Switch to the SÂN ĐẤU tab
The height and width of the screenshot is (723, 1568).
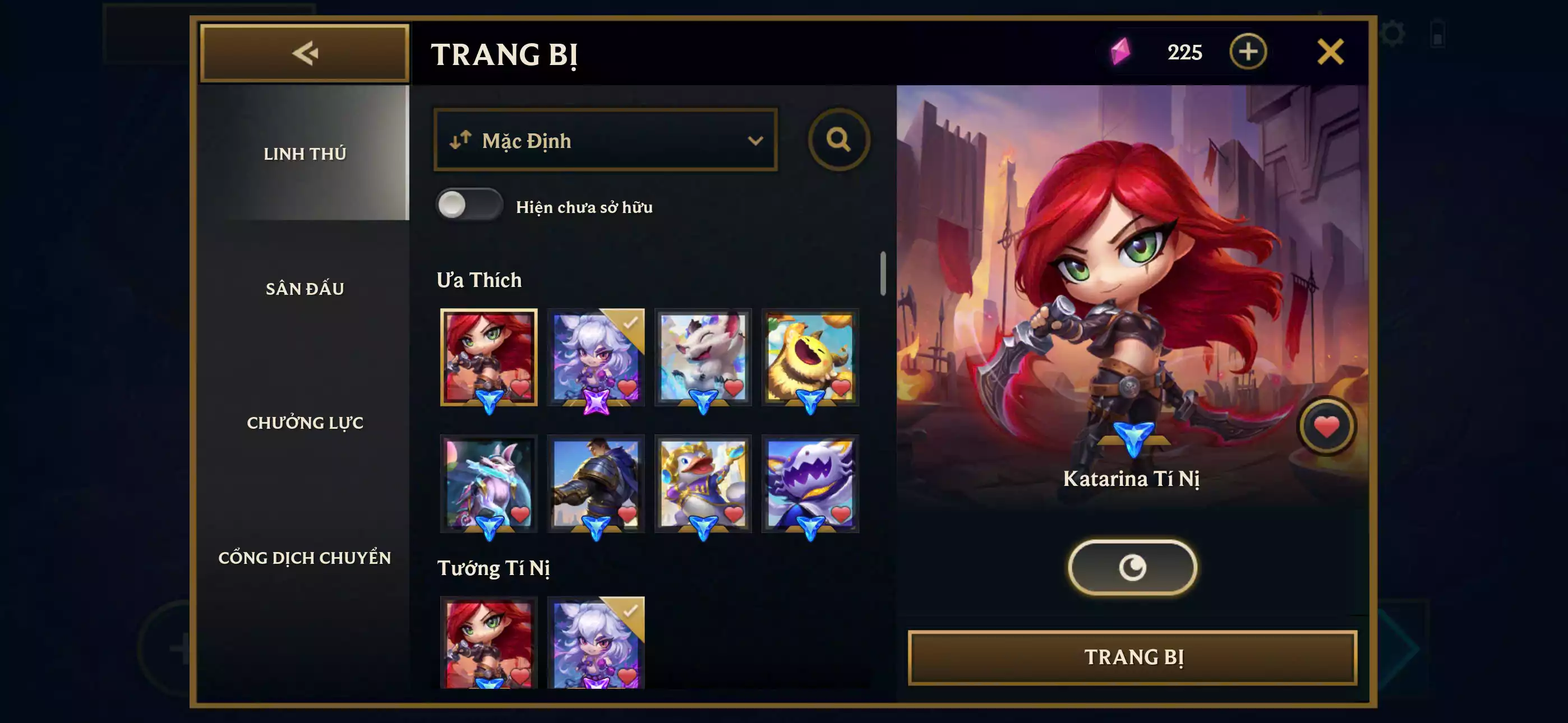(306, 289)
